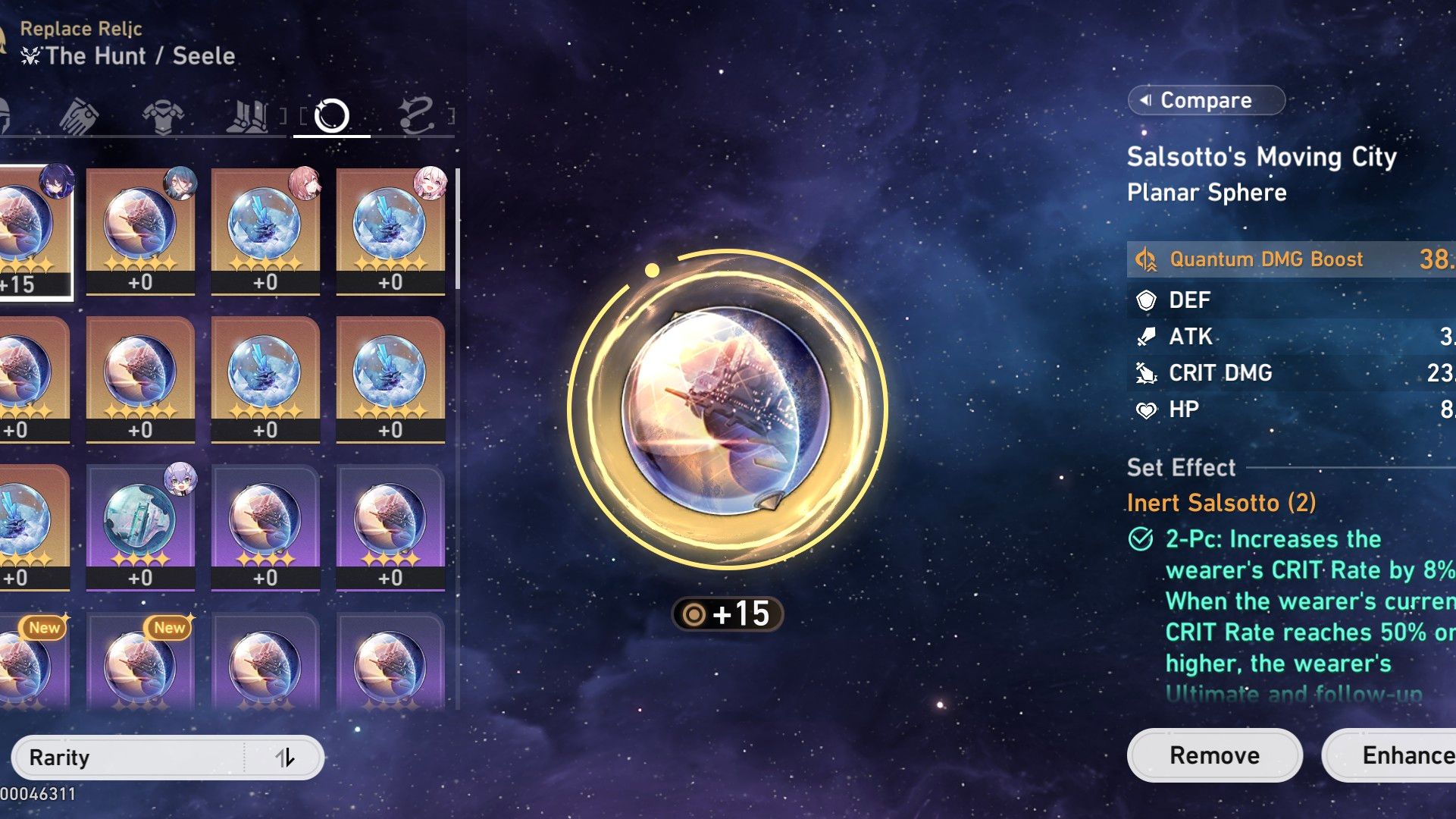Open the Replace Relic title area
Screen dimensions: 1456x819
81,29
